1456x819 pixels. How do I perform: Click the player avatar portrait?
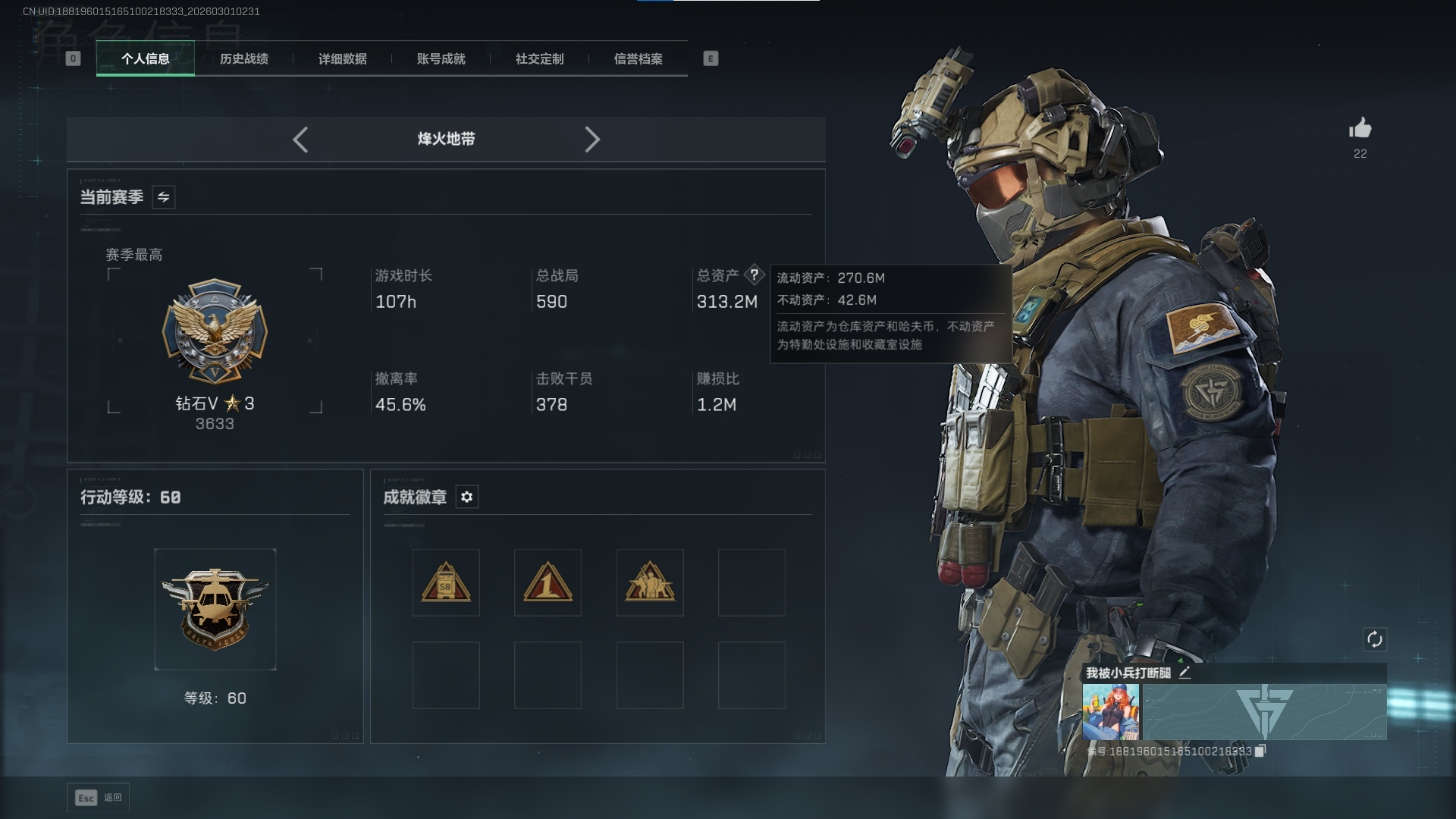click(1111, 712)
